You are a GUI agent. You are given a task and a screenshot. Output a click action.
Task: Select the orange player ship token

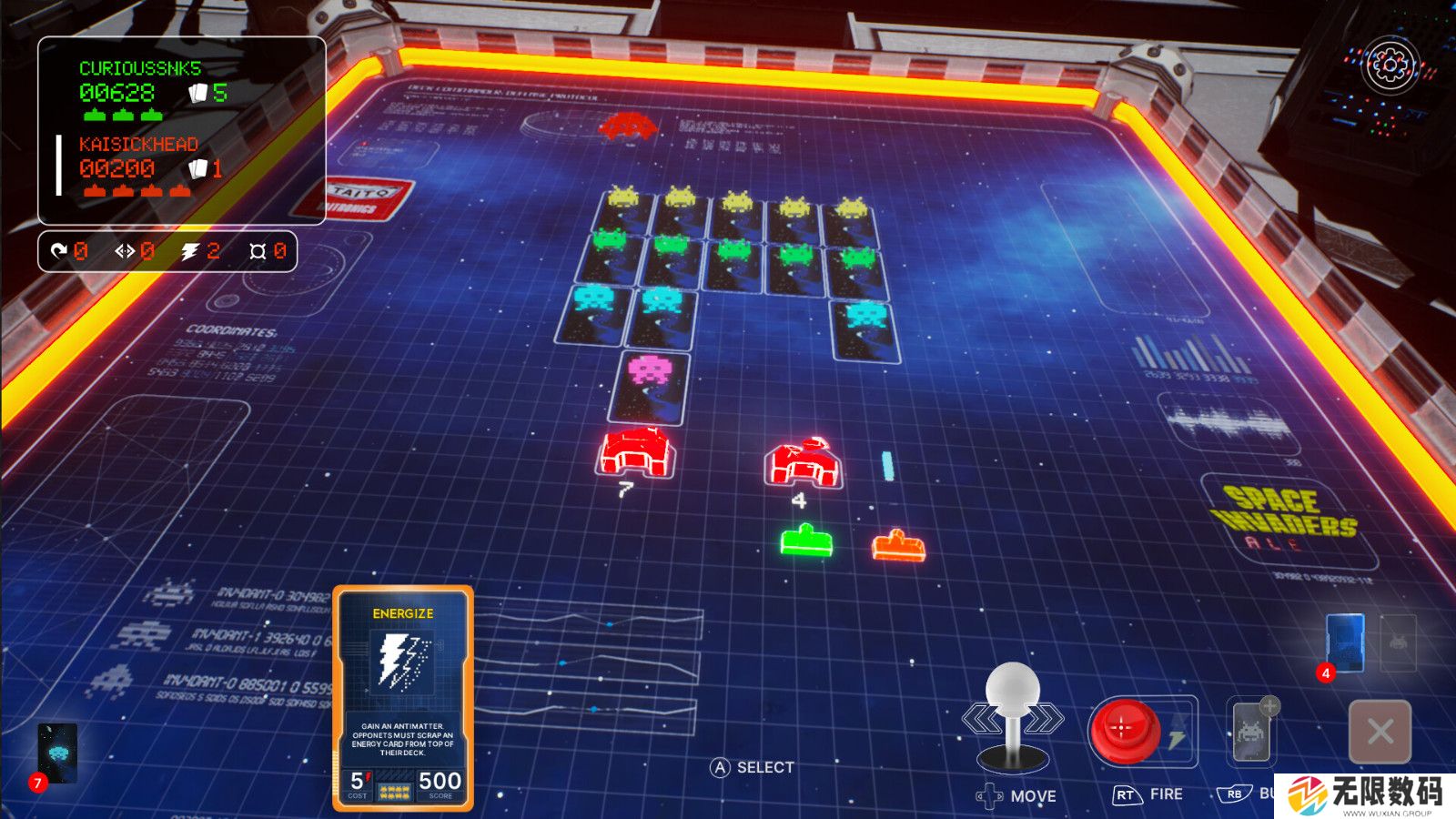(898, 546)
